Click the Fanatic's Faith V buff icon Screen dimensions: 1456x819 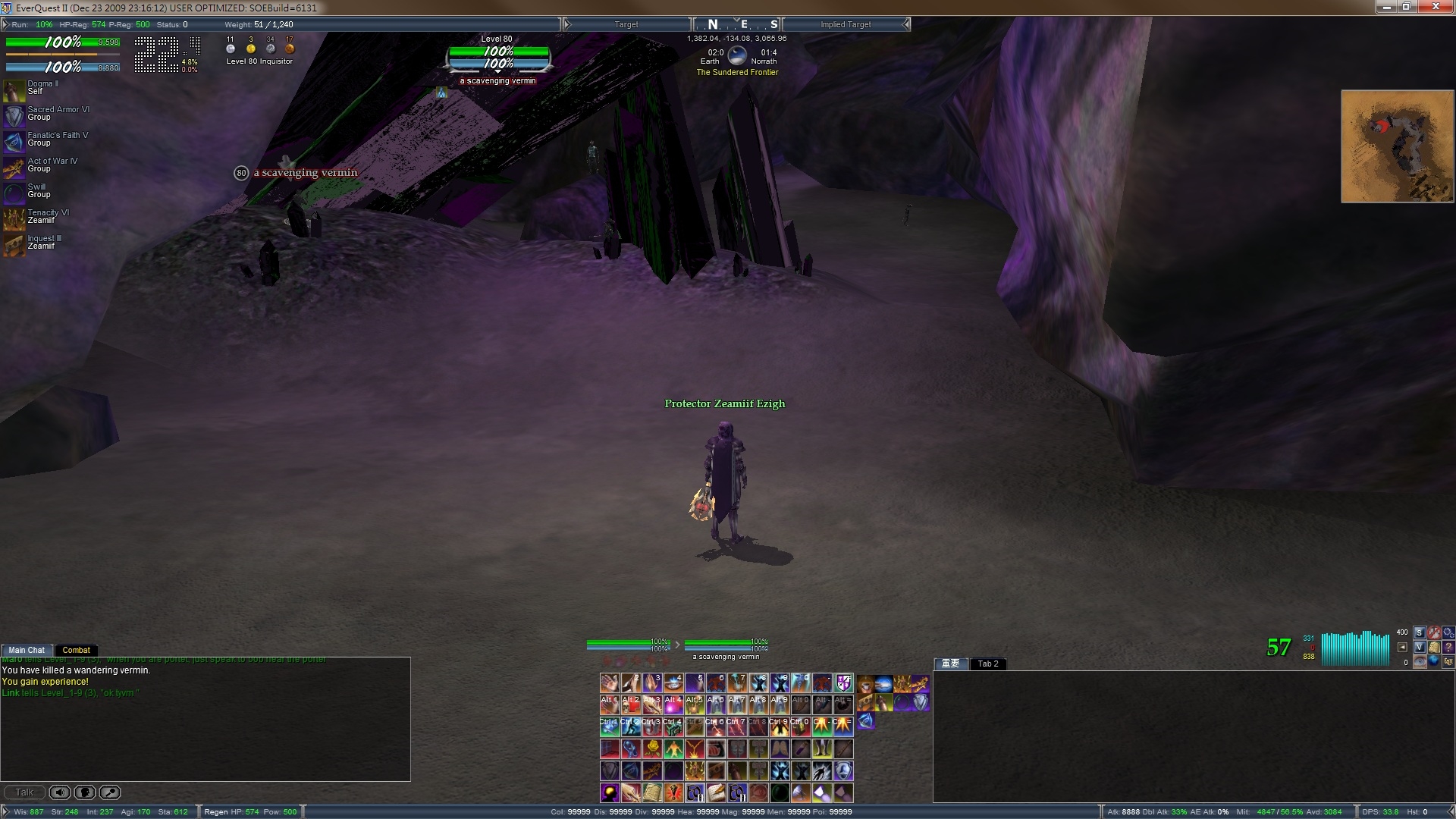click(14, 142)
